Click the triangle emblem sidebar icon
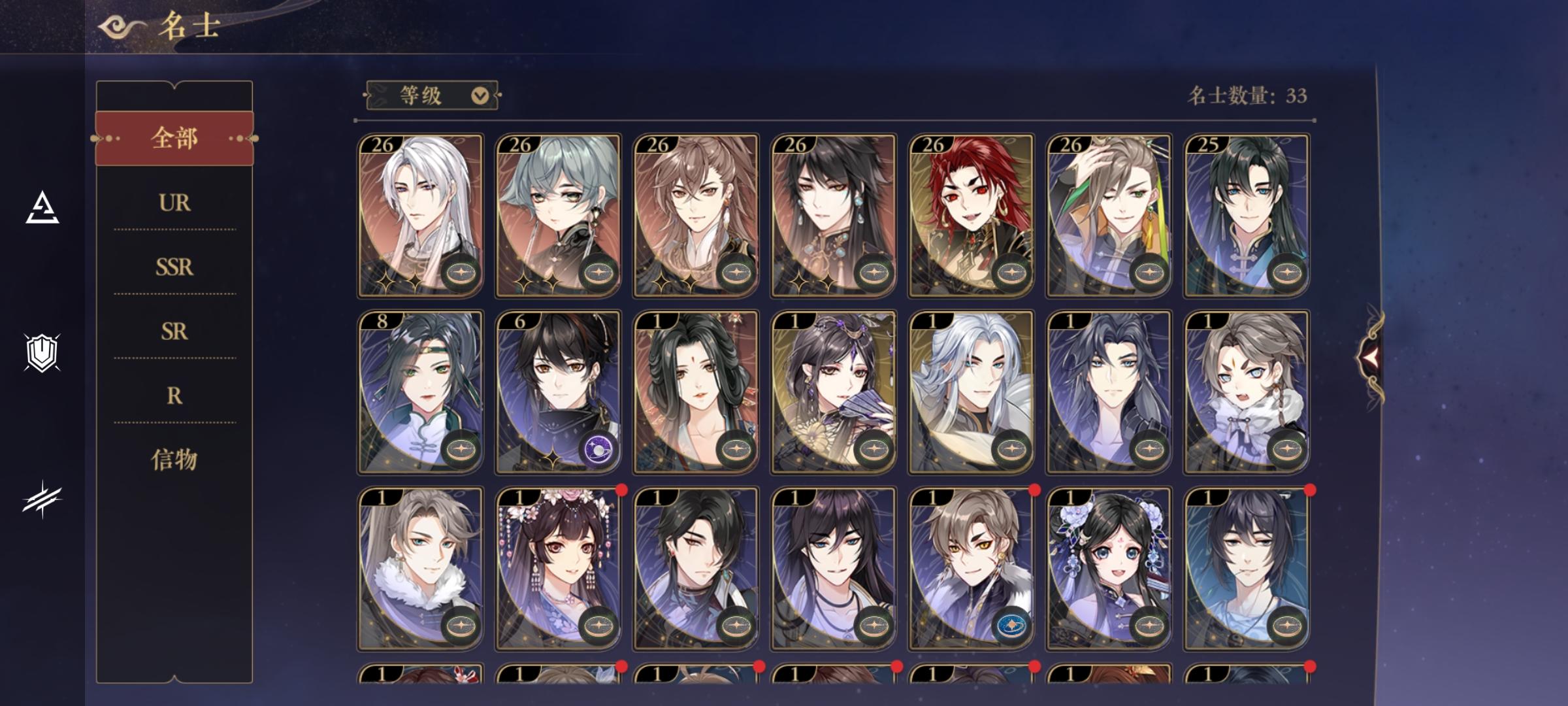Image resolution: width=1568 pixels, height=706 pixels. click(x=42, y=208)
